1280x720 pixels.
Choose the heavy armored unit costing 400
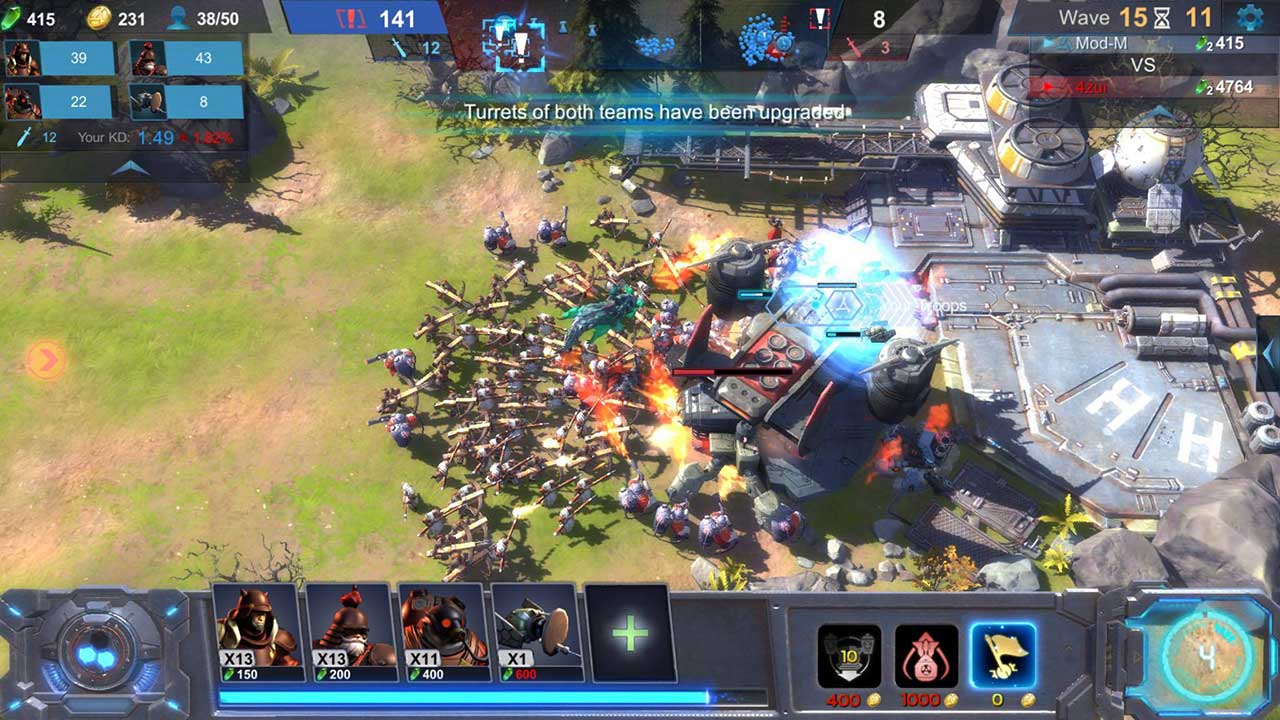444,630
